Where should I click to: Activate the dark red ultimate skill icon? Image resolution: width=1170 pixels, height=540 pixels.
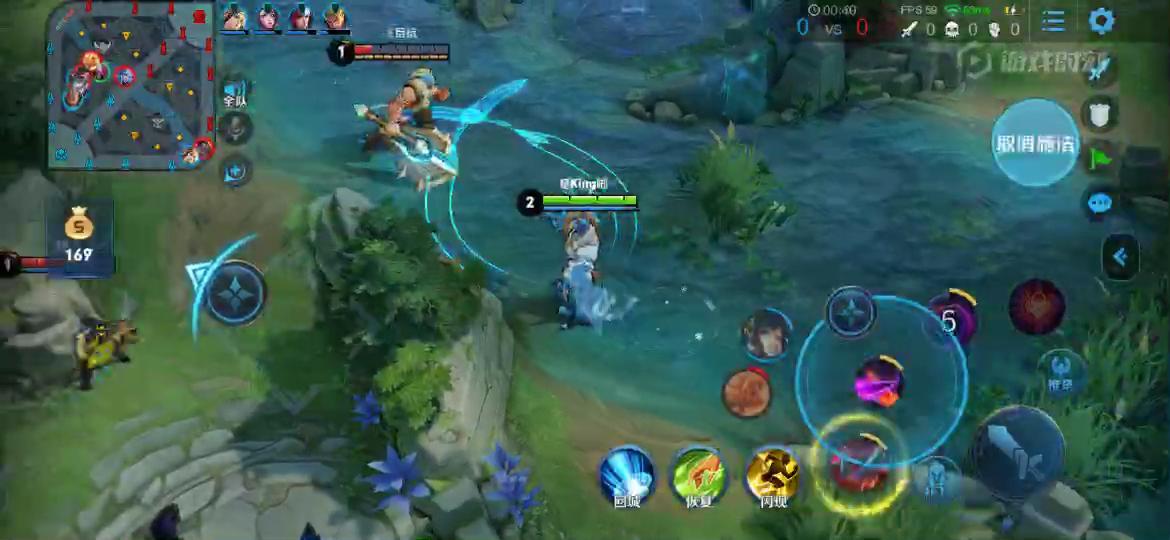pyautogui.click(x=1036, y=307)
